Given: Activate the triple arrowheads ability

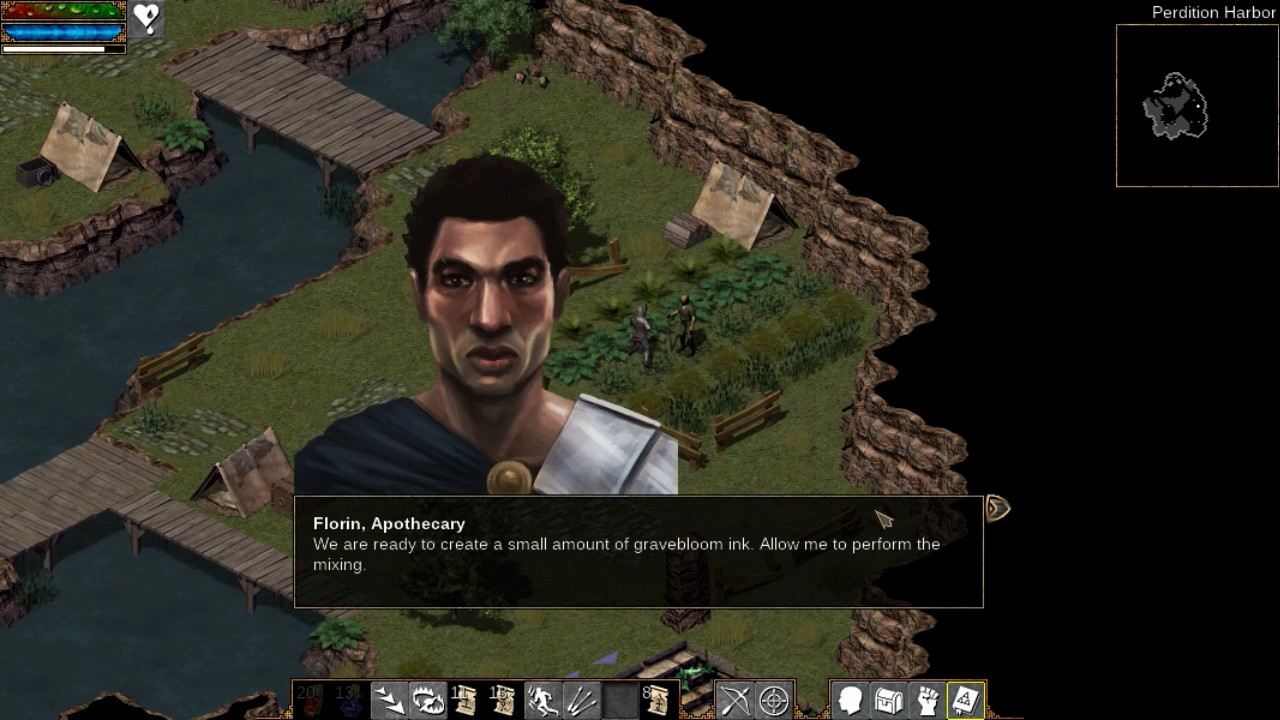Looking at the screenshot, I should (x=389, y=700).
